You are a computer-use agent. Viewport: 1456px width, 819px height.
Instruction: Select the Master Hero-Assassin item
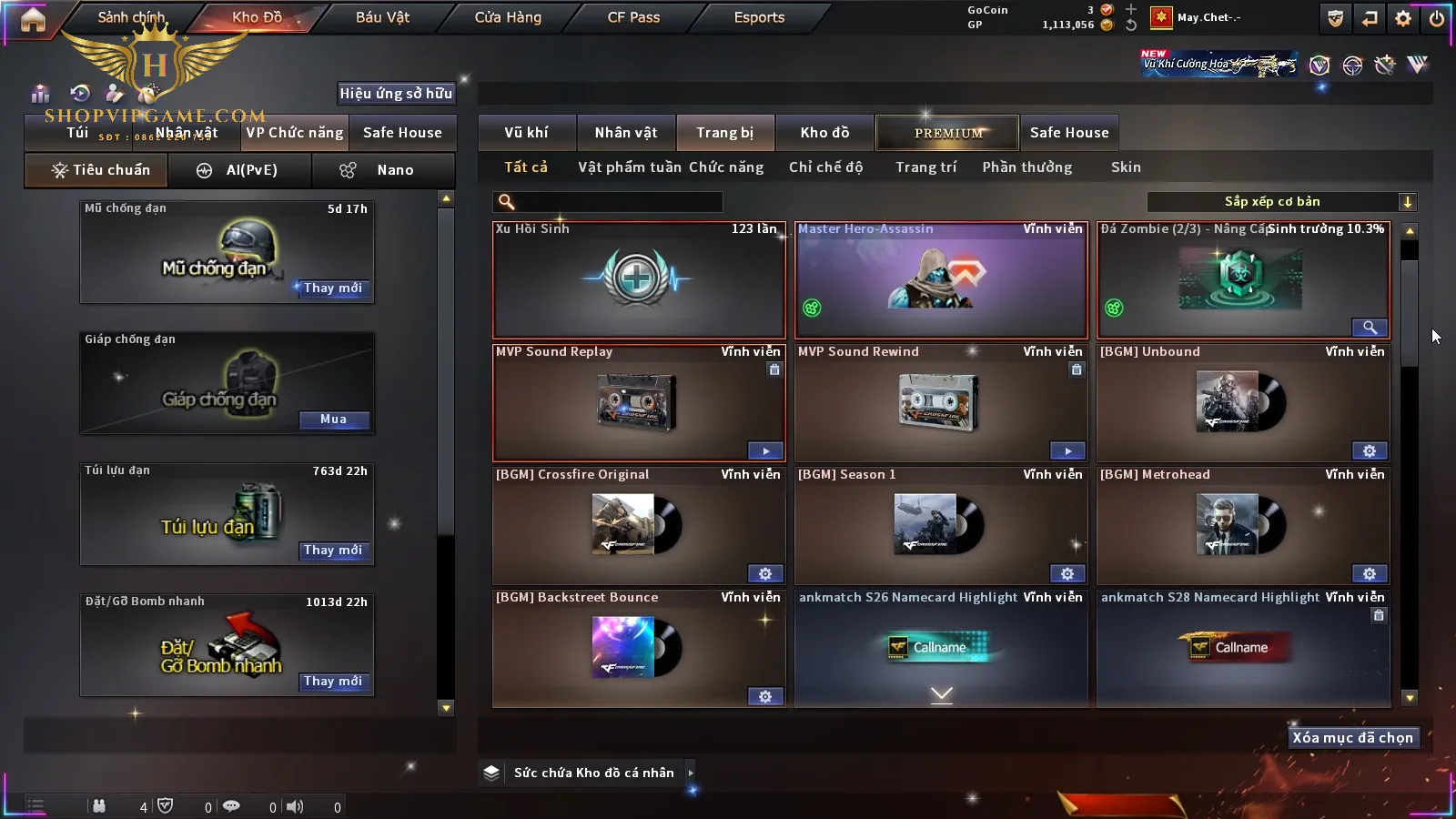click(941, 280)
